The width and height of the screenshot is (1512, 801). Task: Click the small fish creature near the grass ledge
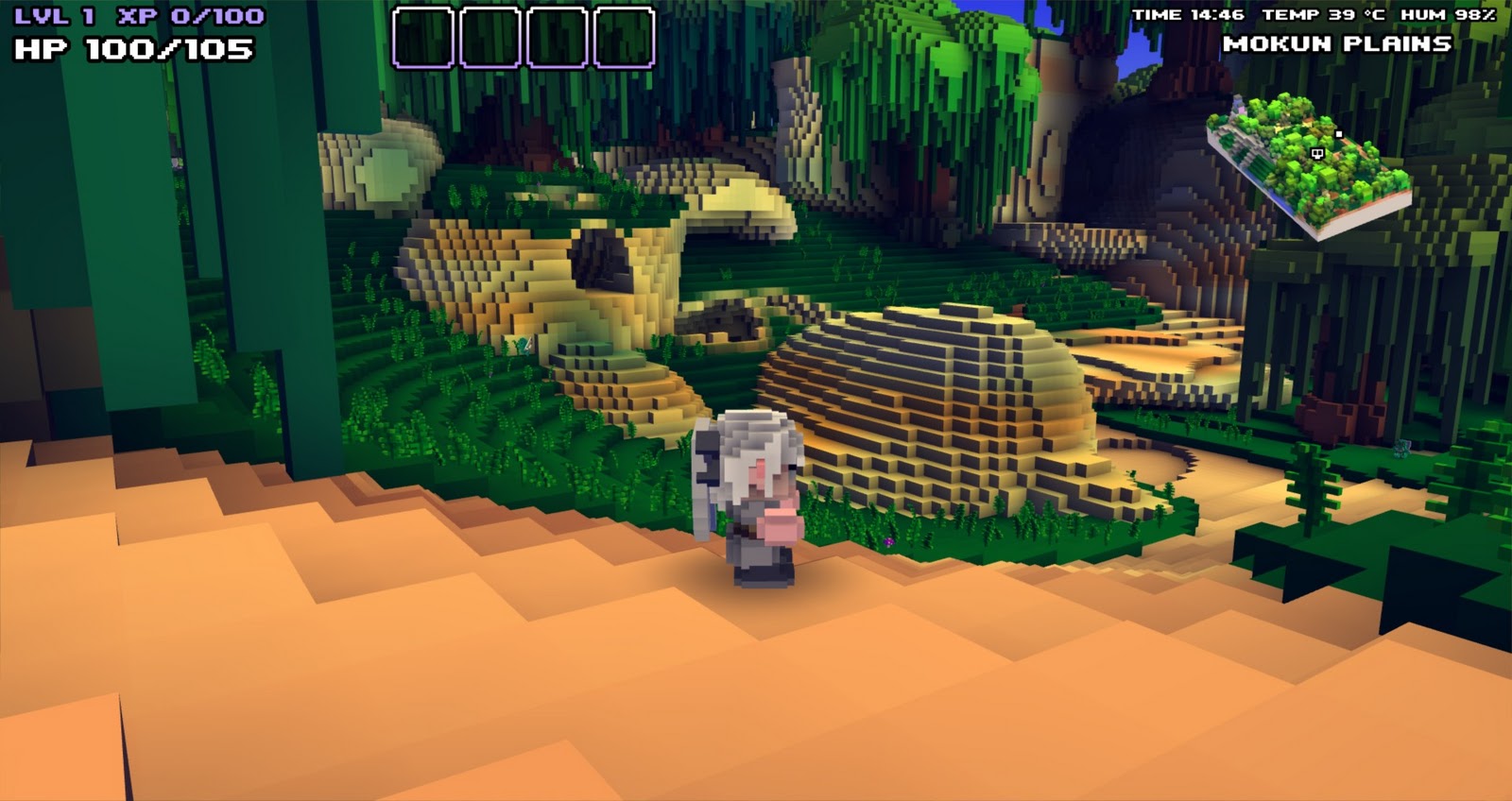click(524, 346)
